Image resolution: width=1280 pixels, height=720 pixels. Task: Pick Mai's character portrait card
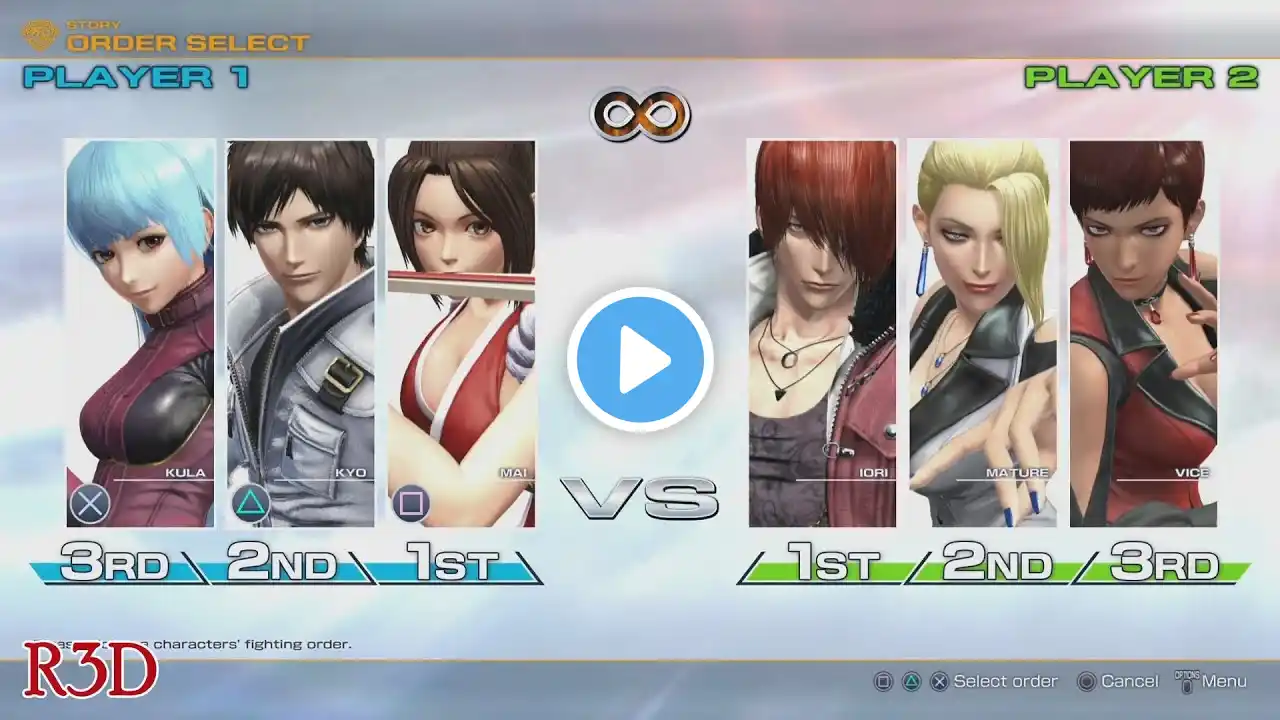(x=461, y=333)
